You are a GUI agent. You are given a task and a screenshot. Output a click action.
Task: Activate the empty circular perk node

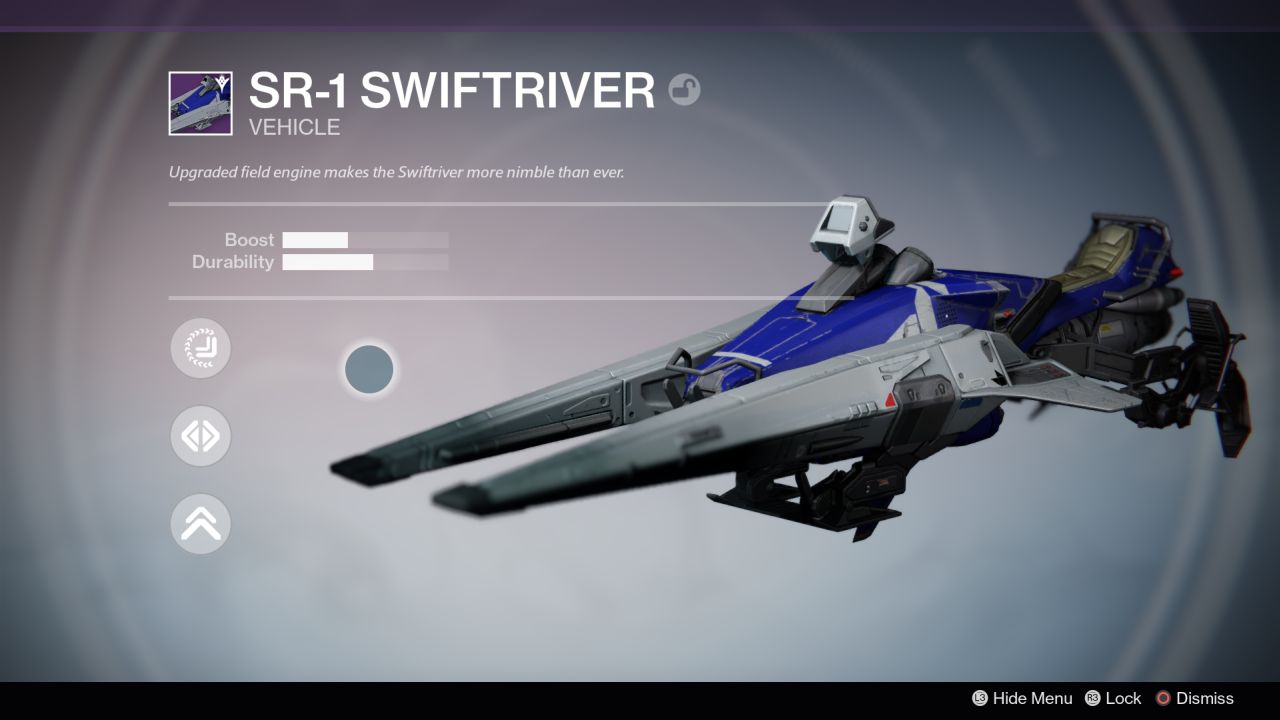click(x=369, y=369)
